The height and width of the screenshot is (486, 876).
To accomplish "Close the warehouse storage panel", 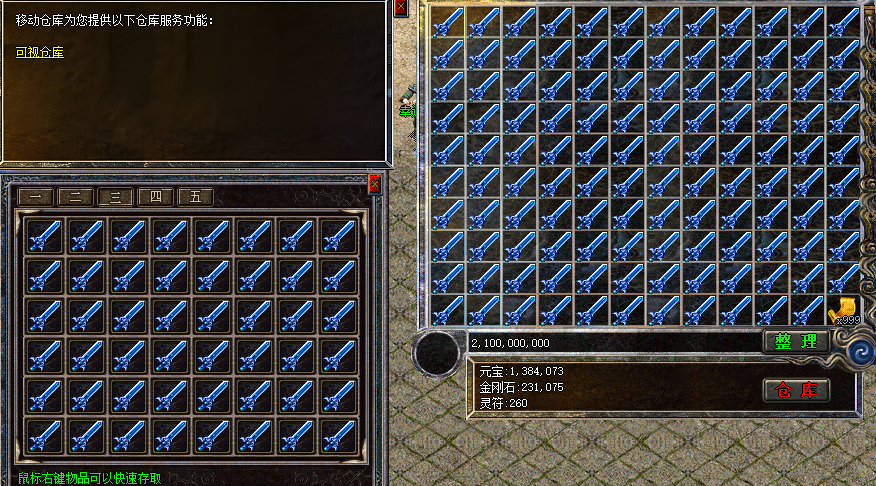I will (x=375, y=184).
